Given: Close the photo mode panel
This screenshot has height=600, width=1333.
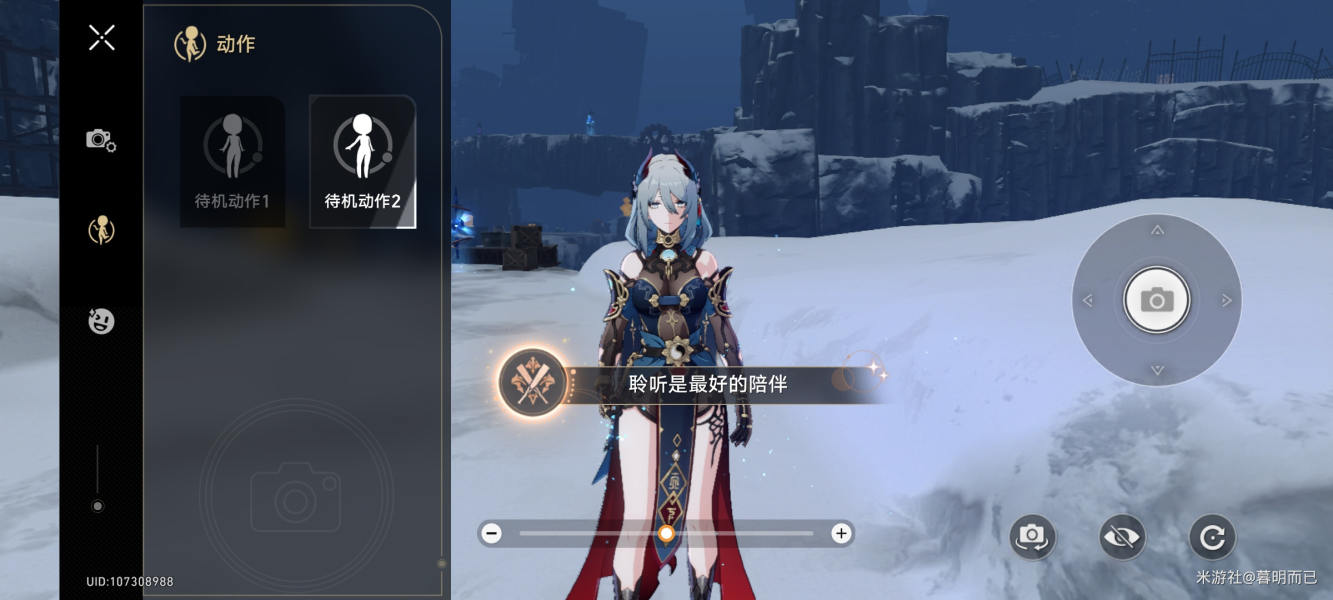Looking at the screenshot, I should click(x=101, y=38).
